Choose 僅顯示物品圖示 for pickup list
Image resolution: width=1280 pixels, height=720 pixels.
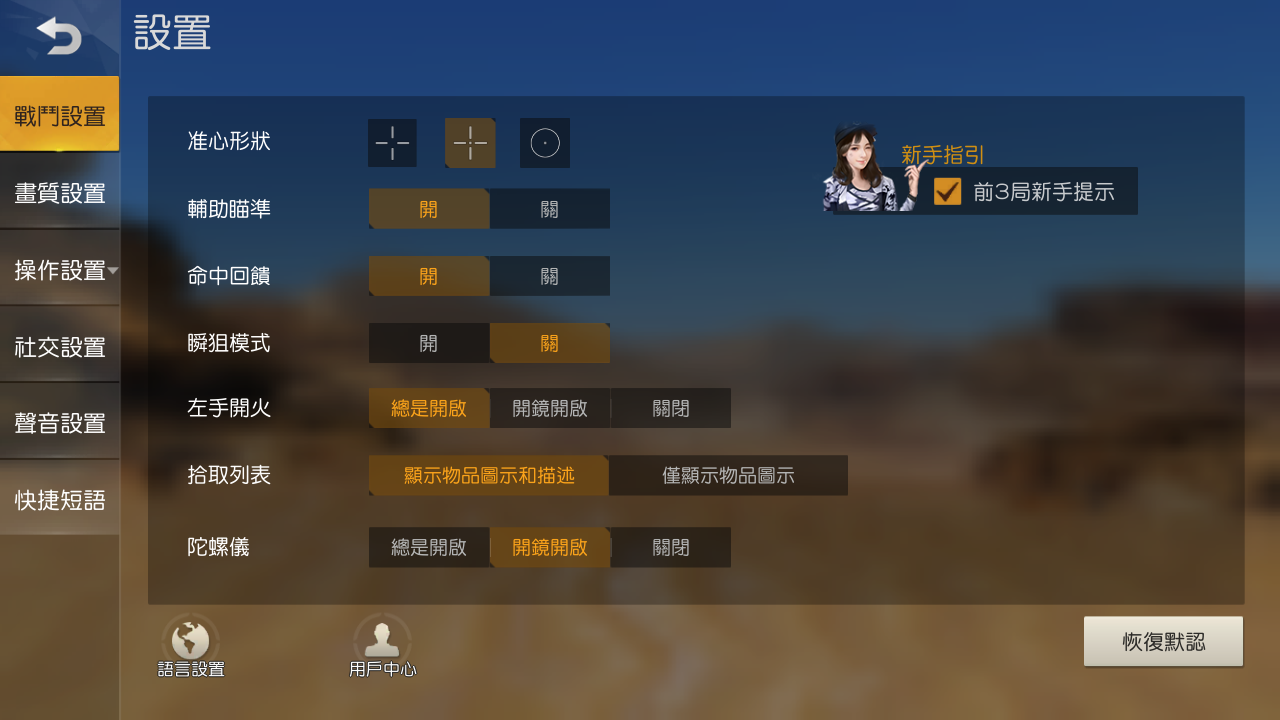(728, 475)
